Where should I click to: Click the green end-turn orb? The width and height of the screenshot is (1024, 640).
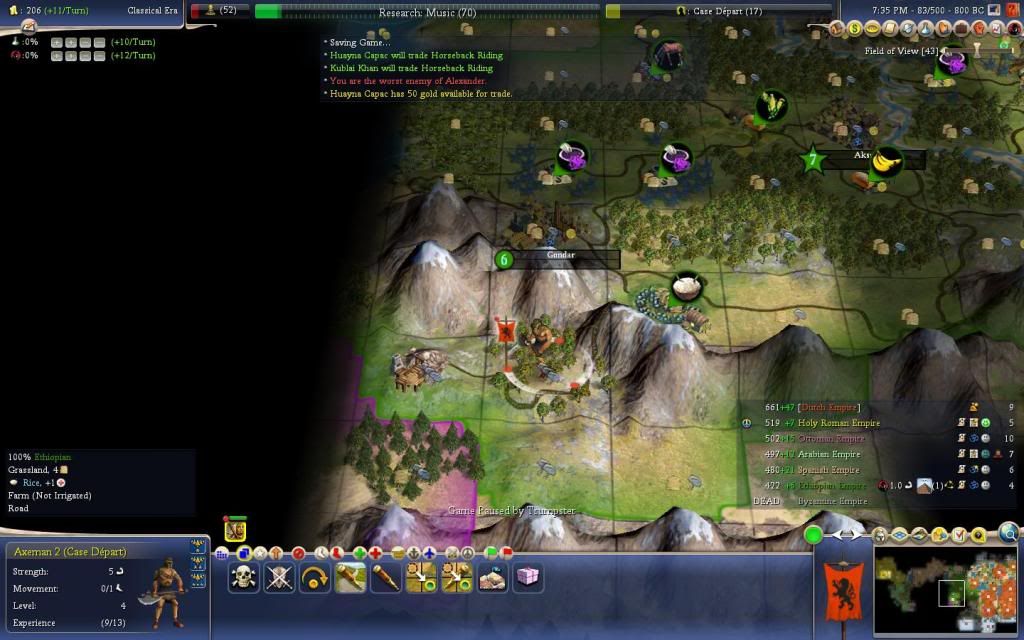(x=814, y=535)
